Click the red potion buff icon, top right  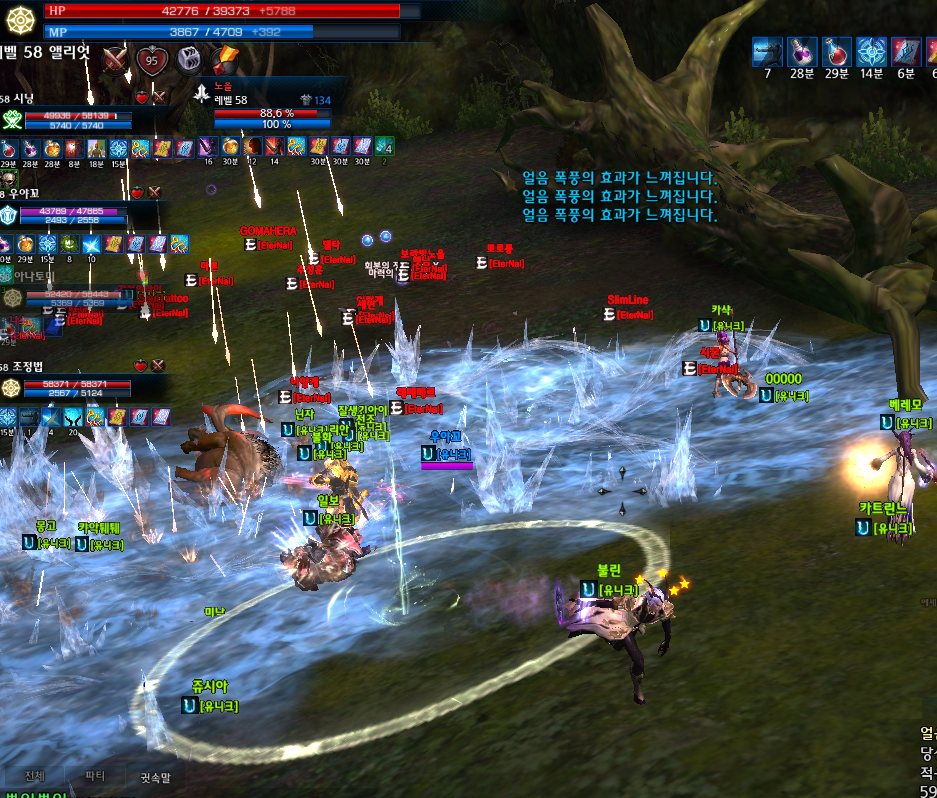pos(836,52)
